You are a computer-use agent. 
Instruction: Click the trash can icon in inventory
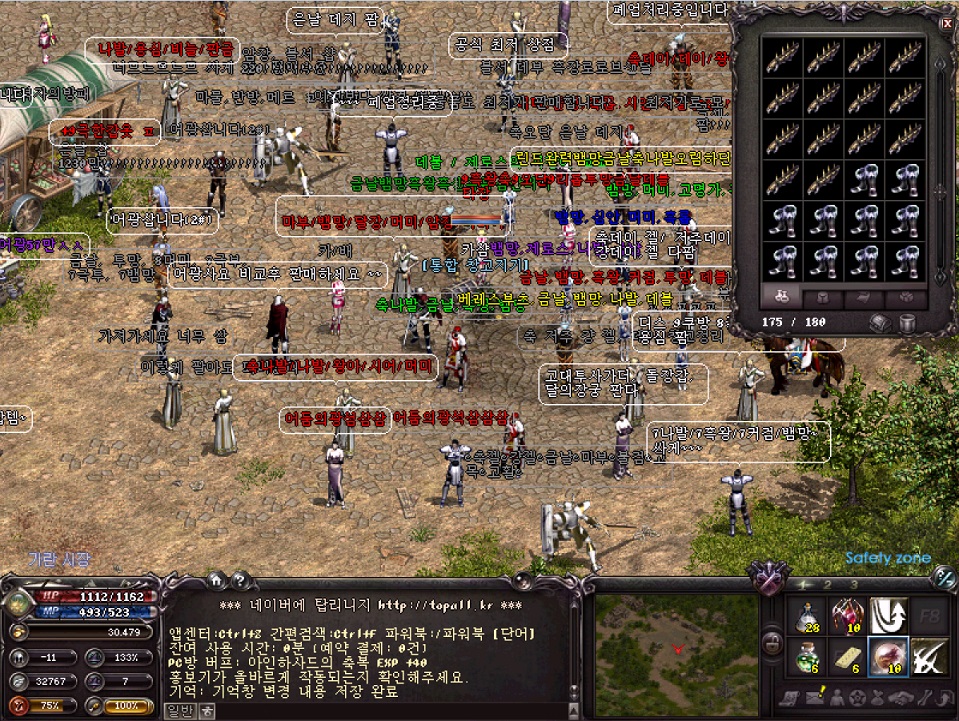tap(906, 322)
